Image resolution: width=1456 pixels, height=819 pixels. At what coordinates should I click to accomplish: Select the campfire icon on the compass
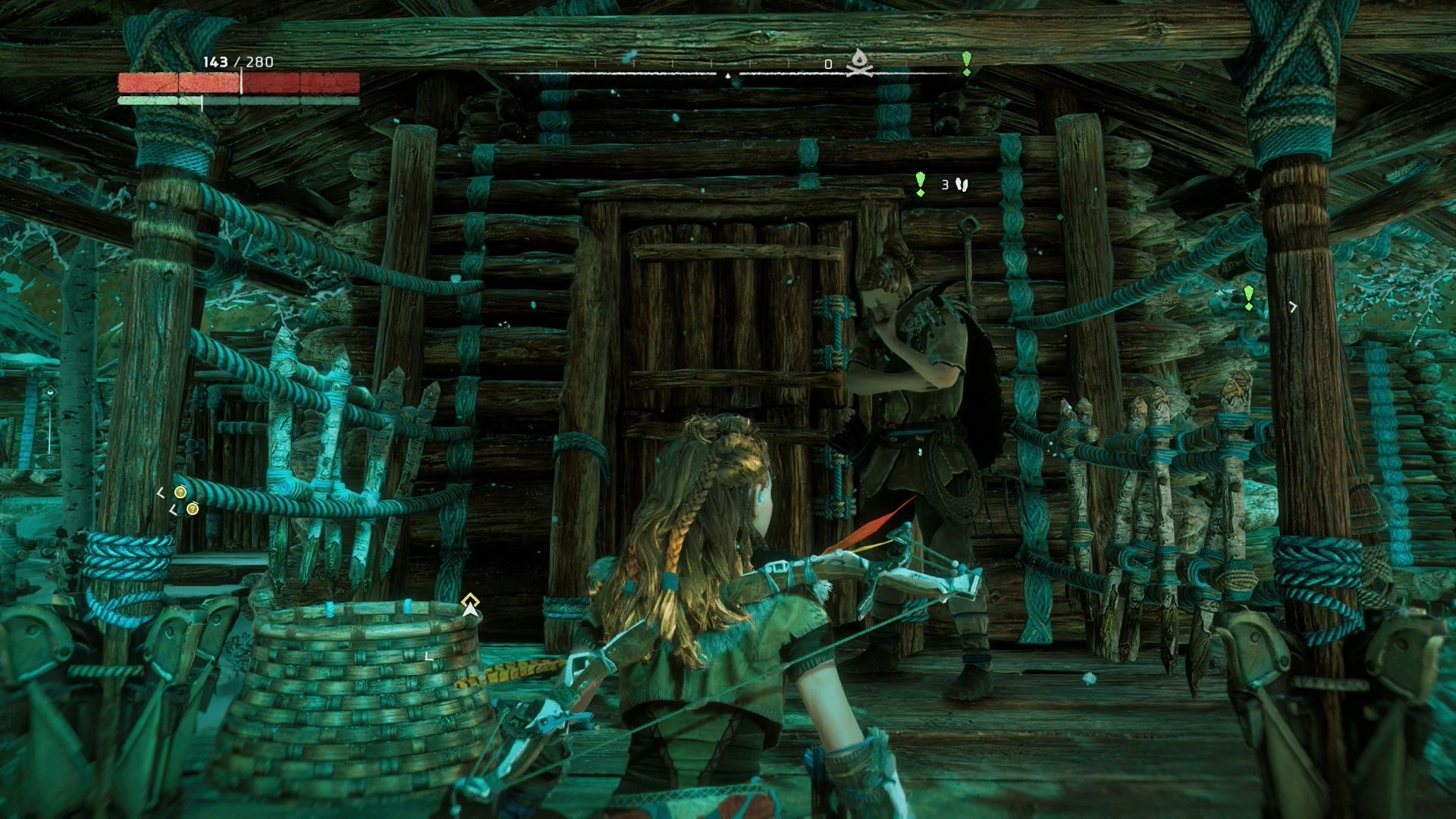[x=859, y=63]
